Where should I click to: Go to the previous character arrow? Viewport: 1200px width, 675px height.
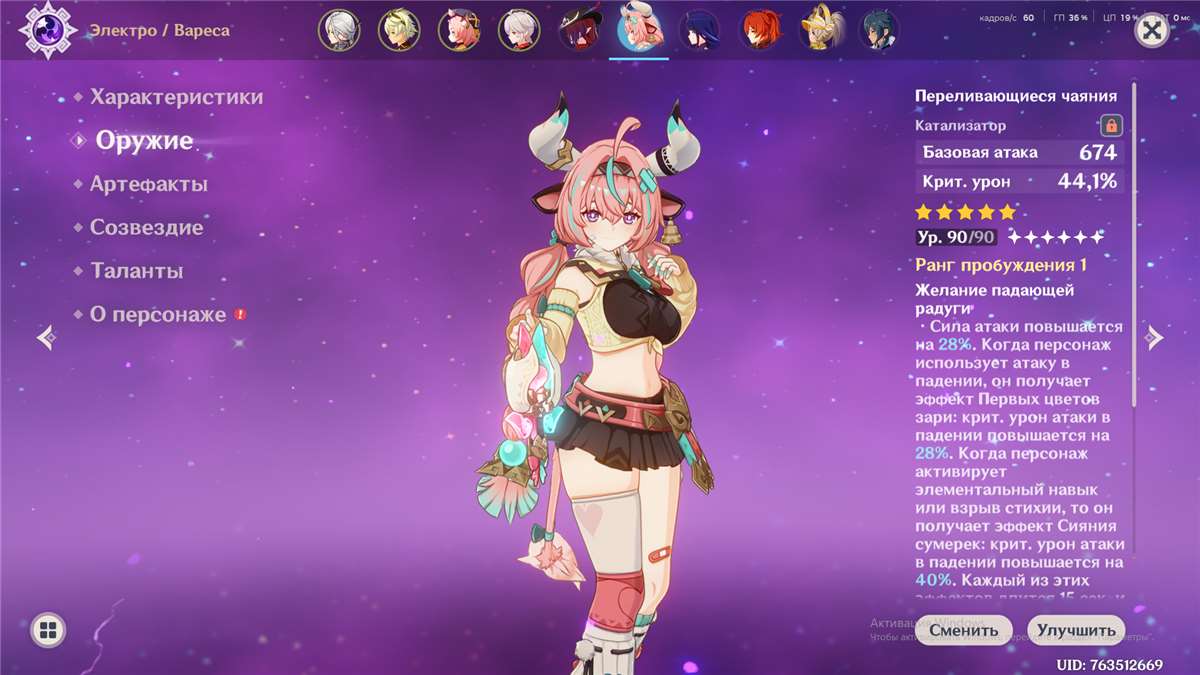46,338
